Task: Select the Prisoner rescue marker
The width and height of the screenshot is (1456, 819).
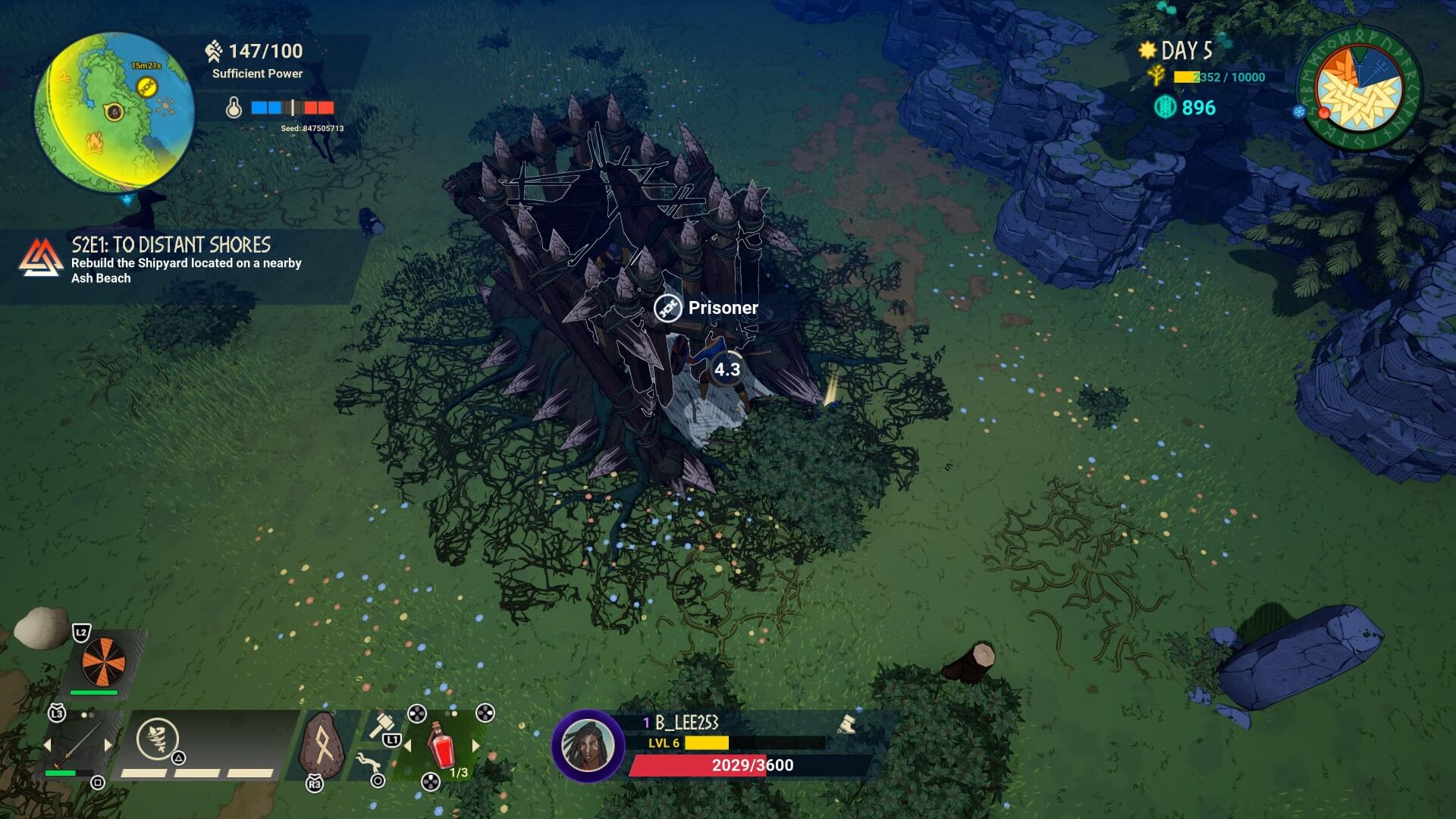Action: pos(668,308)
